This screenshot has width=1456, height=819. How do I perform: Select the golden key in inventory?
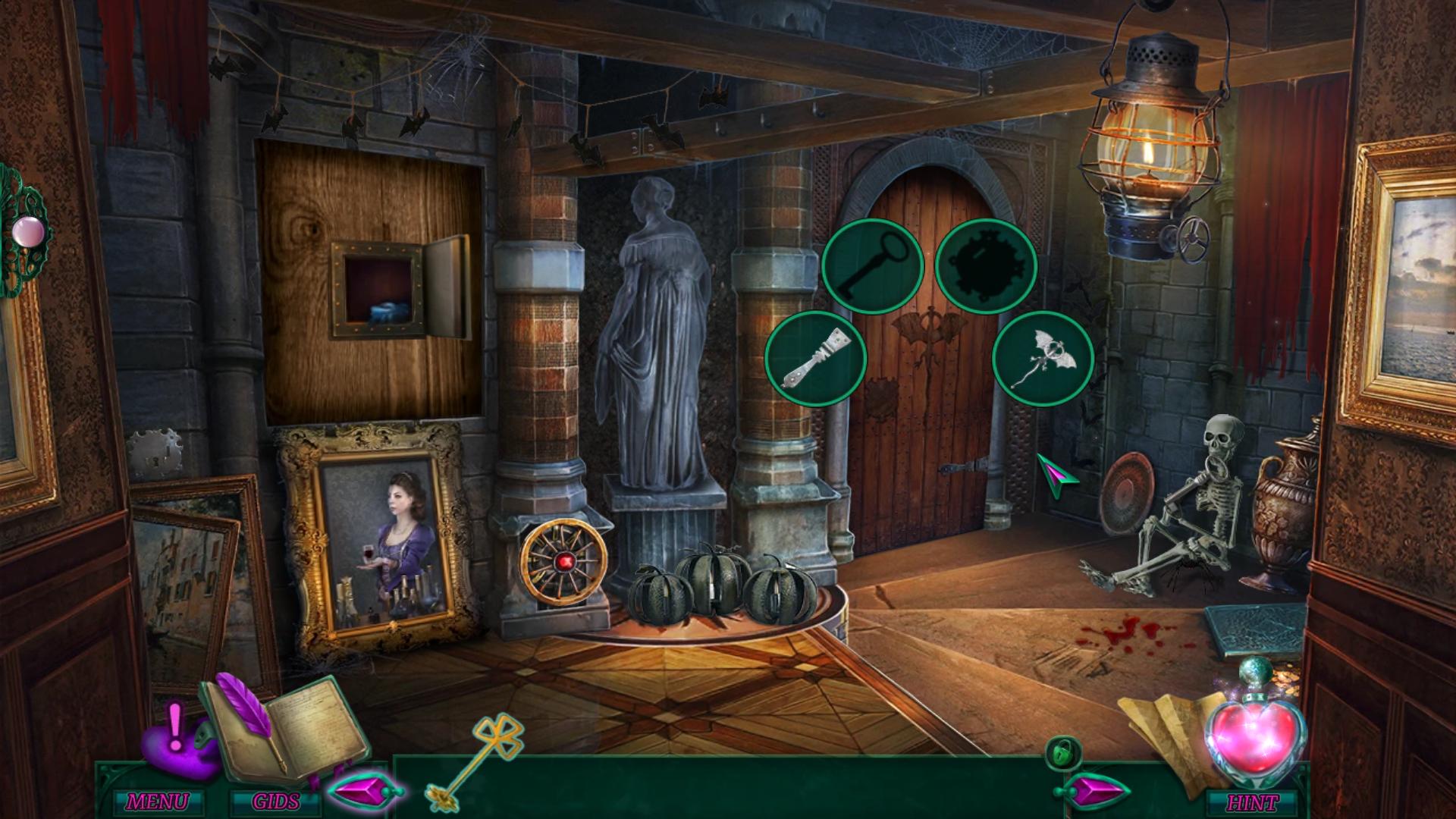point(466,760)
